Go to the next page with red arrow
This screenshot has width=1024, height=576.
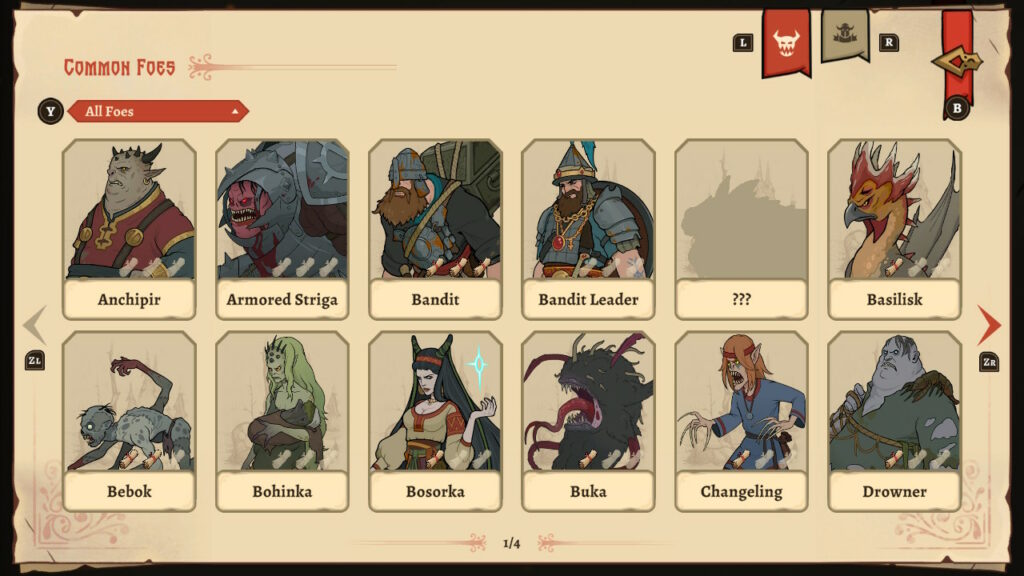[989, 325]
